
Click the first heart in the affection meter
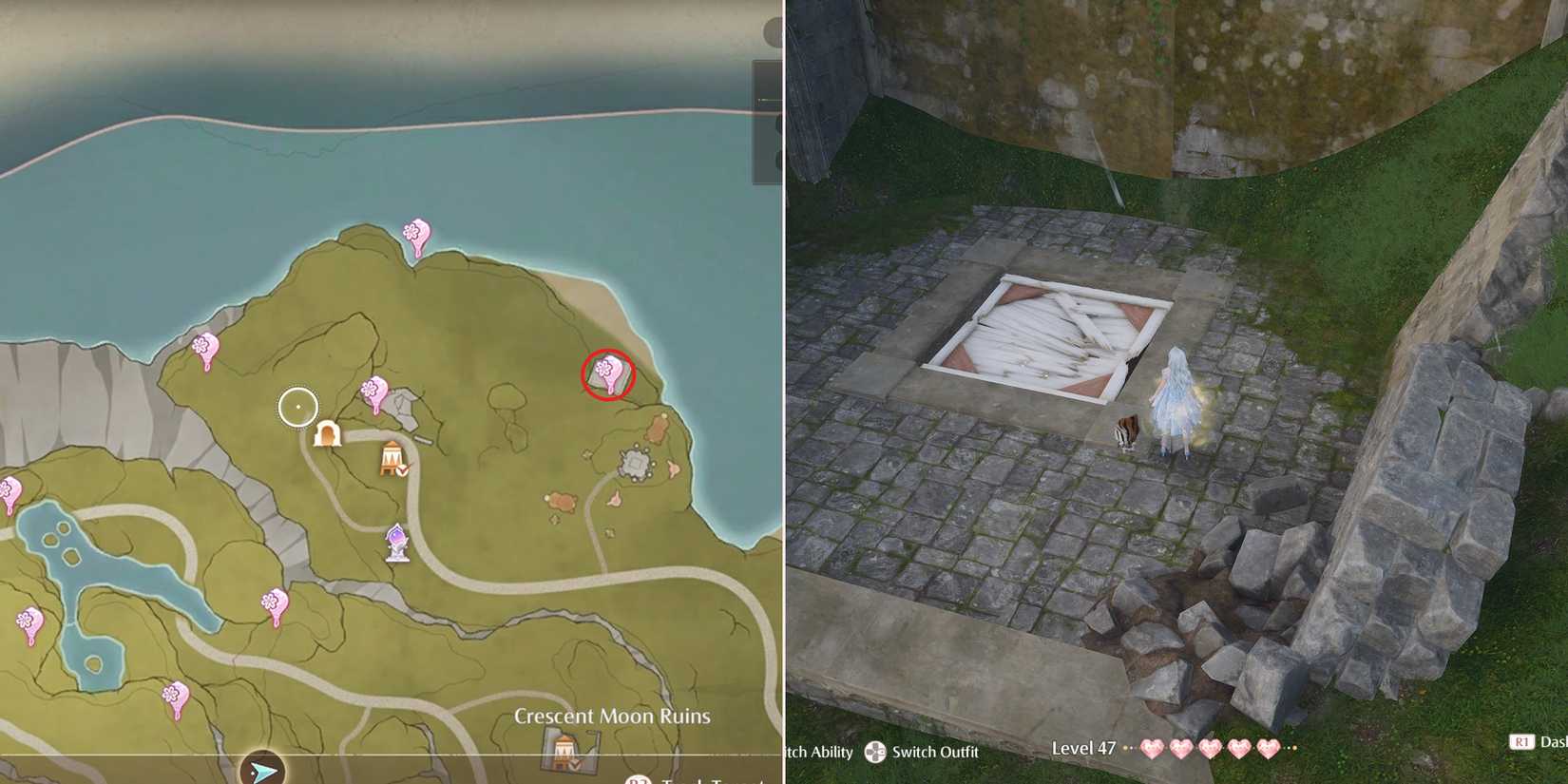pyautogui.click(x=1153, y=750)
